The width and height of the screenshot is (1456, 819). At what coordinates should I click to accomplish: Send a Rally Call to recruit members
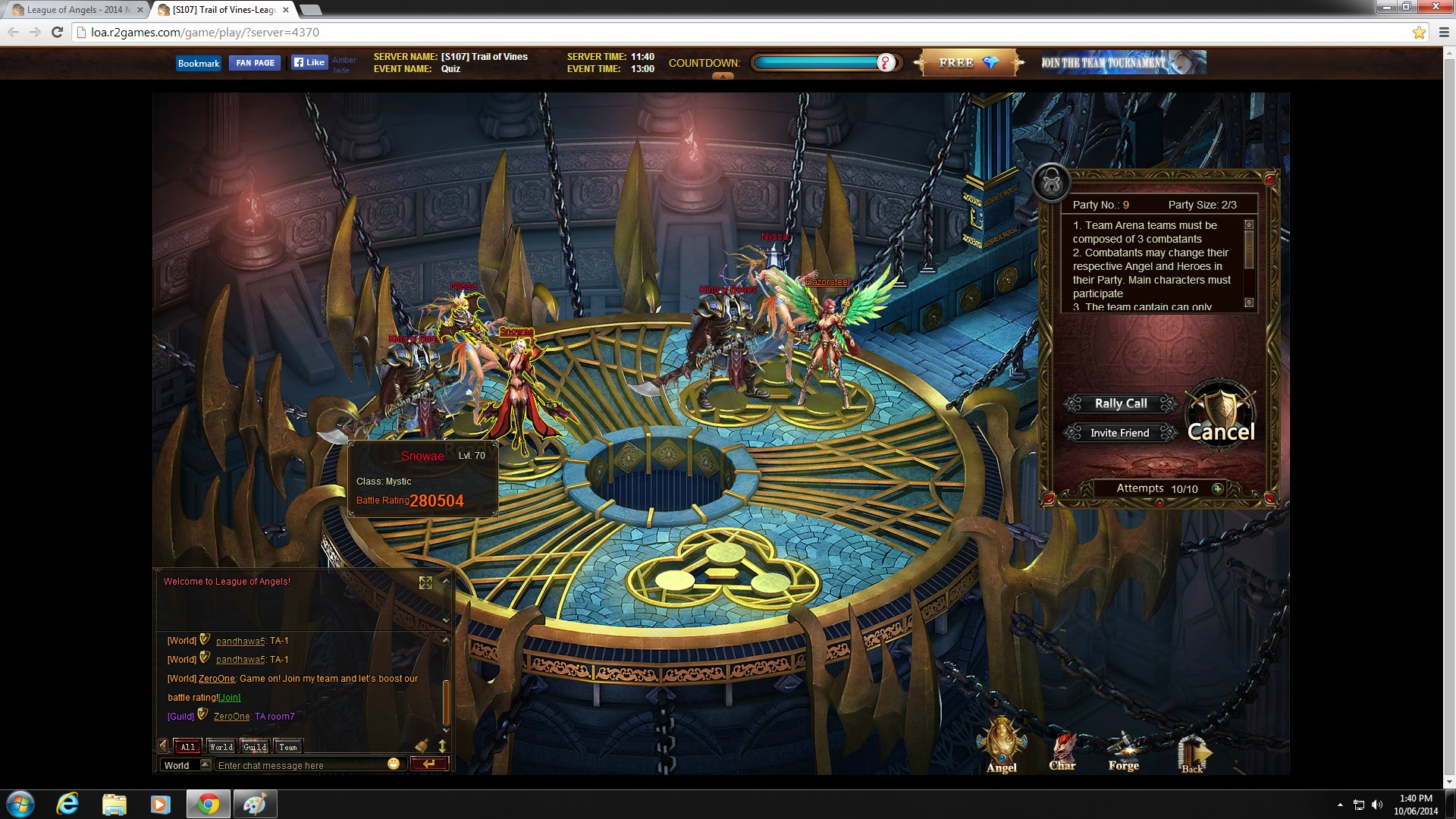point(1121,403)
